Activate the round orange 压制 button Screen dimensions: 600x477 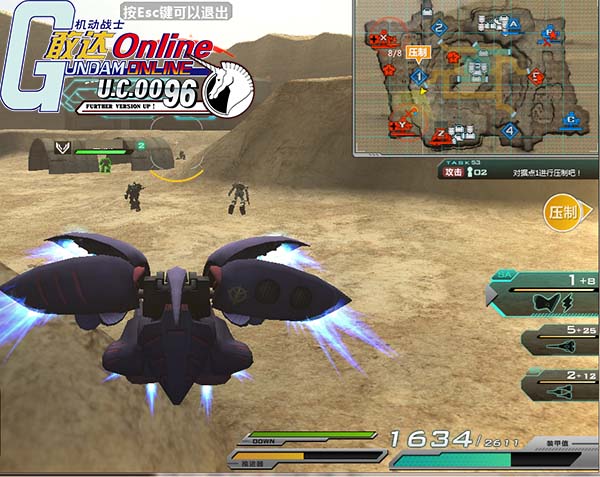click(562, 213)
